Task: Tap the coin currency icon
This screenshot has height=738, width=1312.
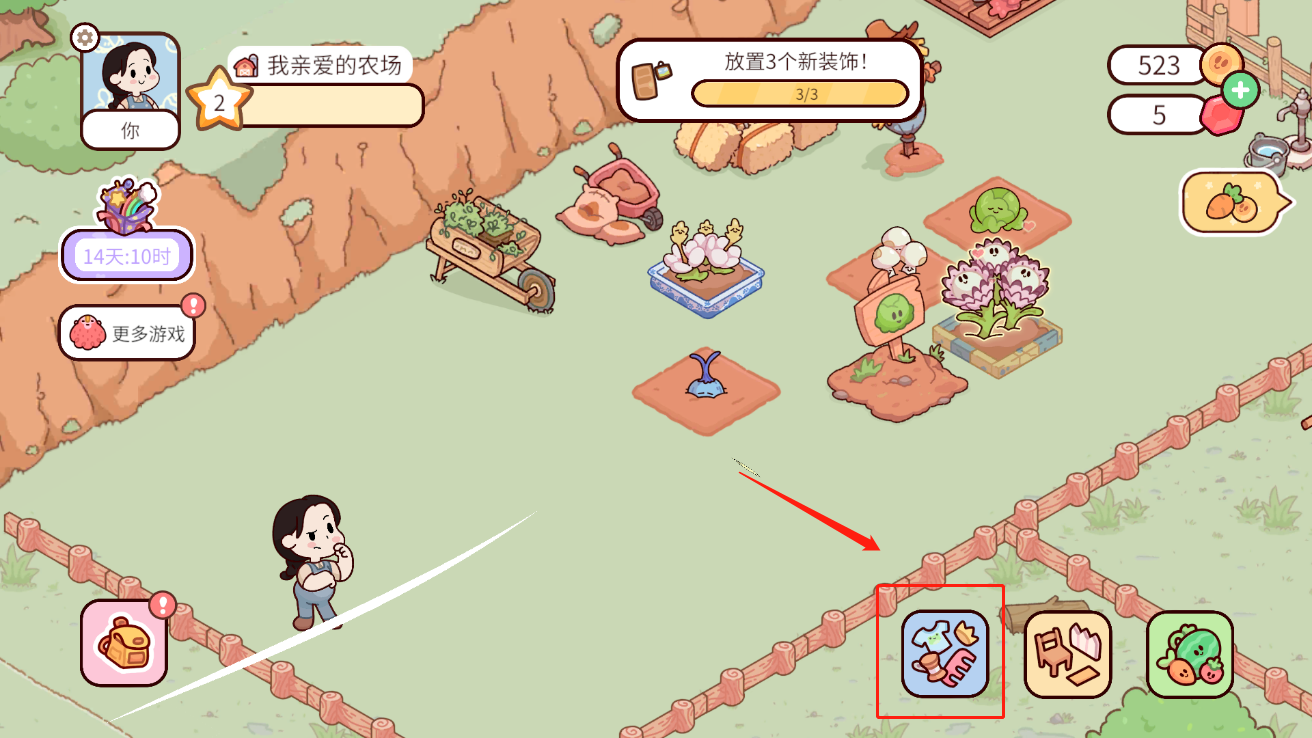Action: coord(1220,63)
